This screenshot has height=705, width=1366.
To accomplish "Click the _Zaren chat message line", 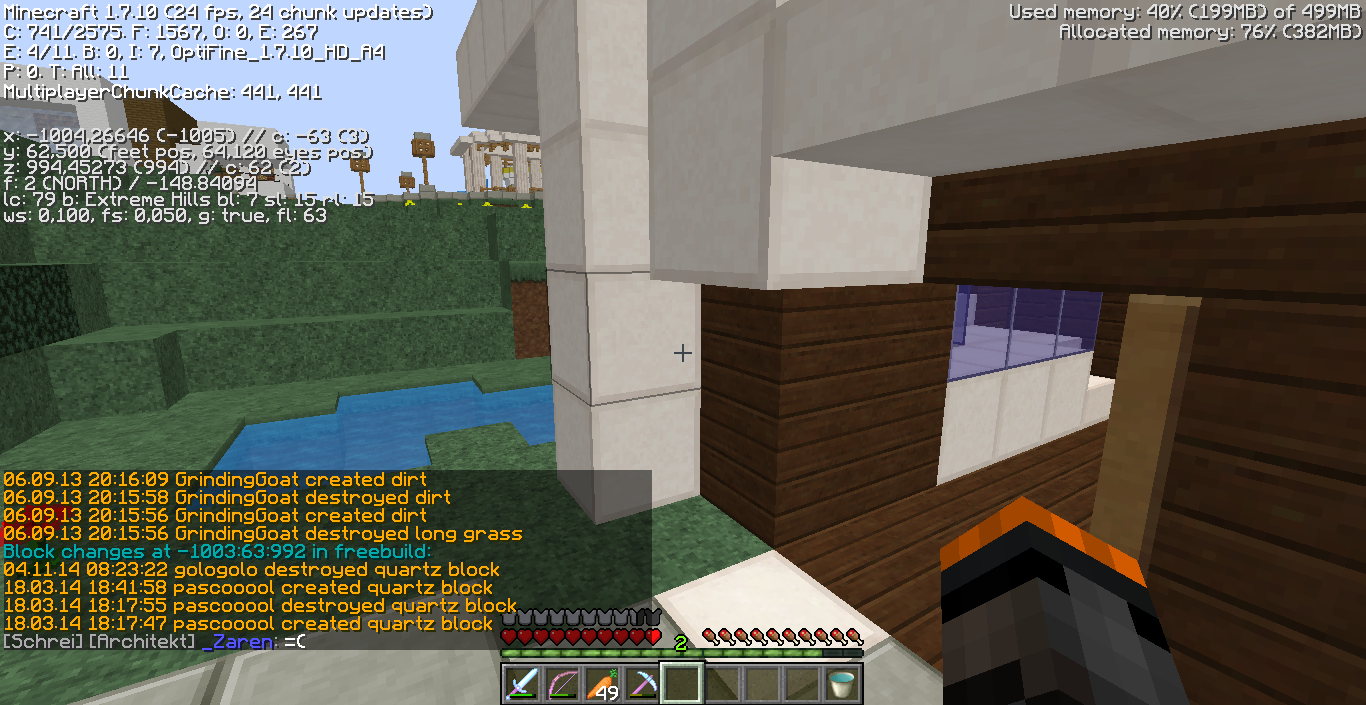I will 154,641.
